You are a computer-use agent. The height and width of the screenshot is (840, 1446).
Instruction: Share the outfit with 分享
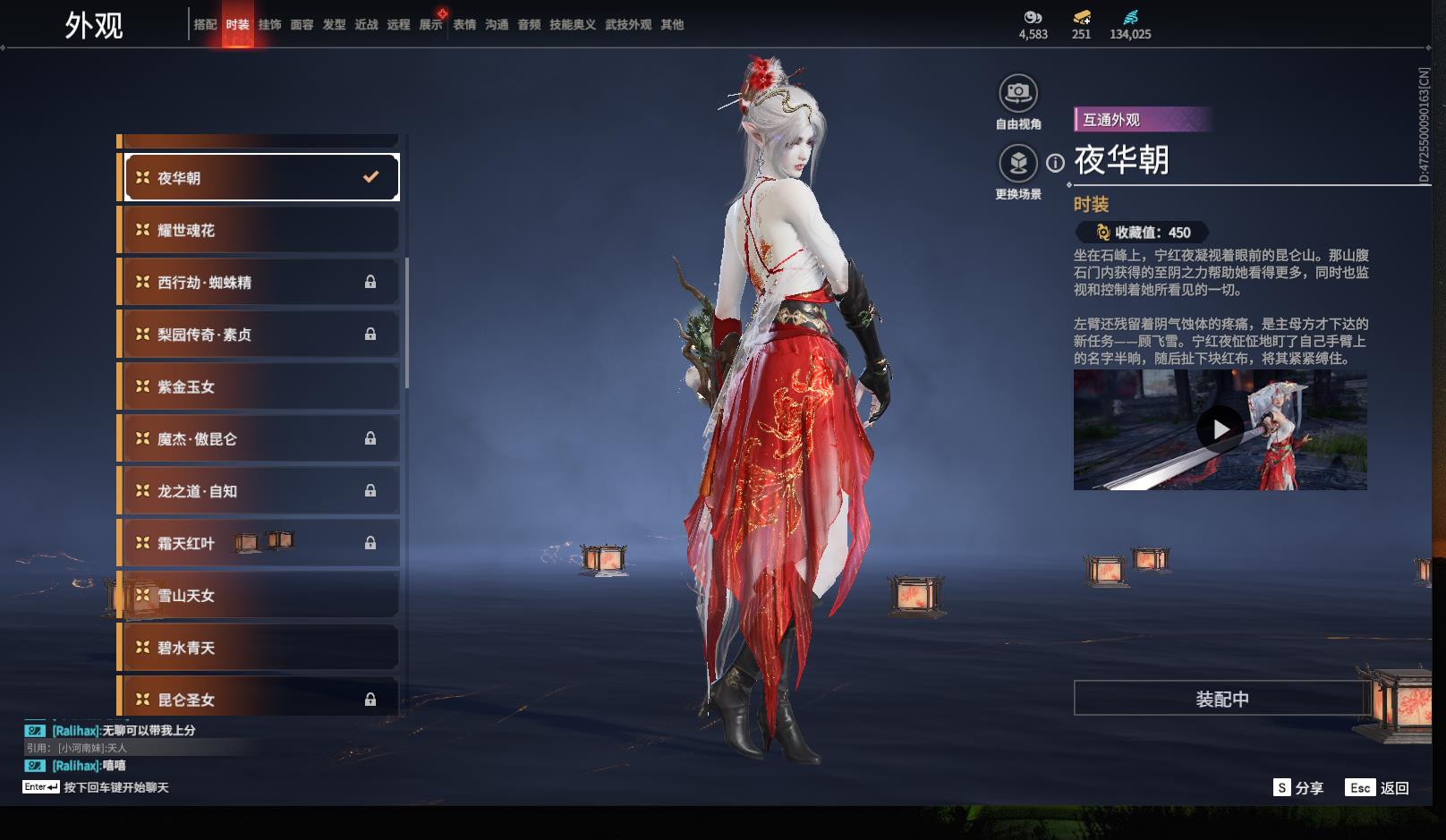1298,788
